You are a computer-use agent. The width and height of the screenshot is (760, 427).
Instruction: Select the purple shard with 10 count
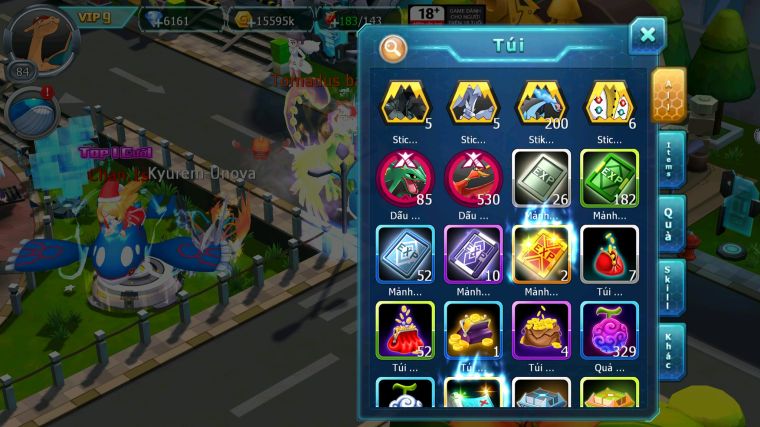point(473,252)
